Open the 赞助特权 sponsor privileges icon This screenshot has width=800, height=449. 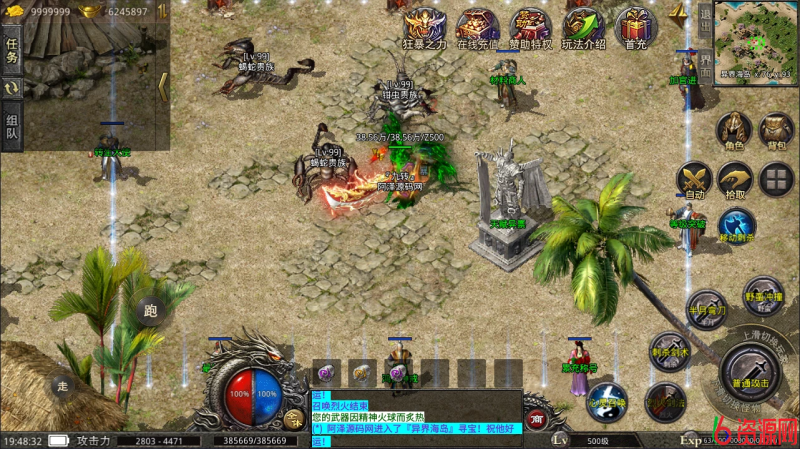[x=530, y=26]
